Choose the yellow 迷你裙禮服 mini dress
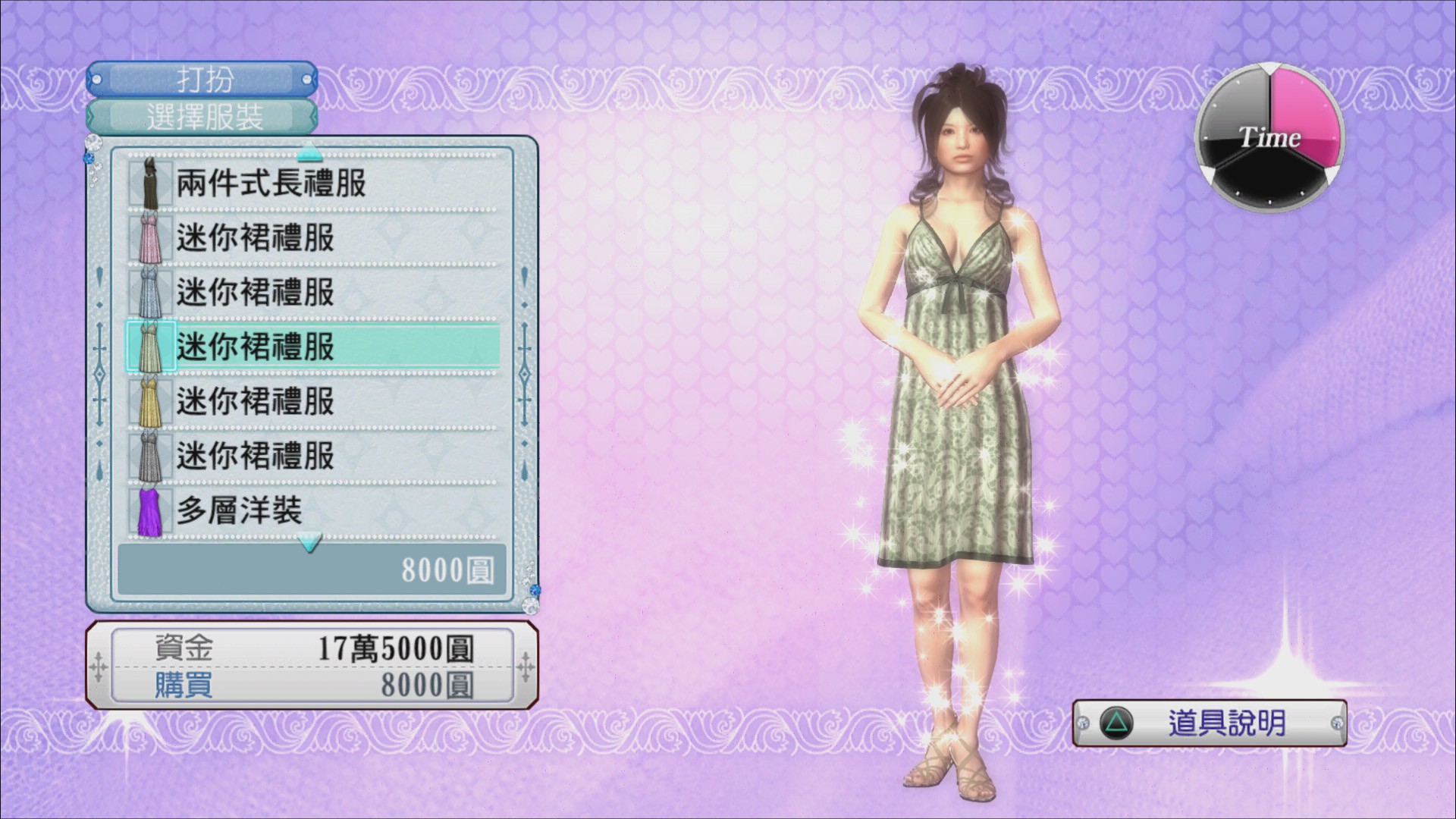The height and width of the screenshot is (819, 1456). (311, 402)
